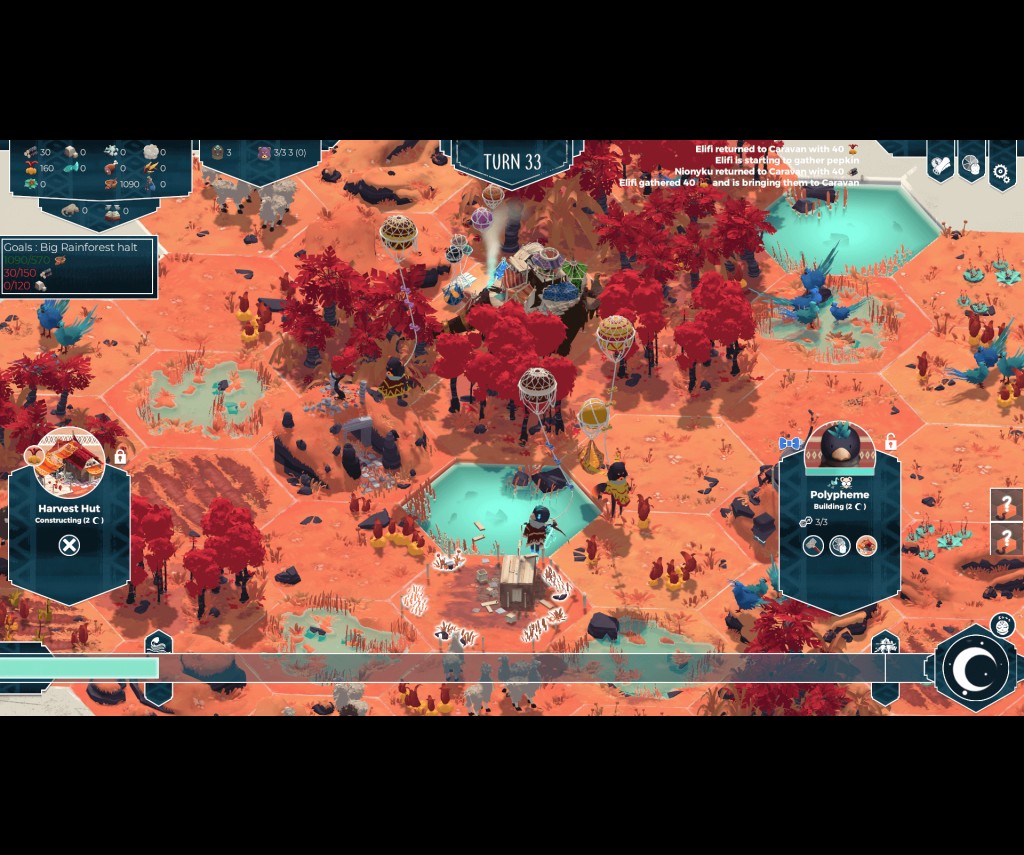End the turn with the crescent moon button

[973, 668]
